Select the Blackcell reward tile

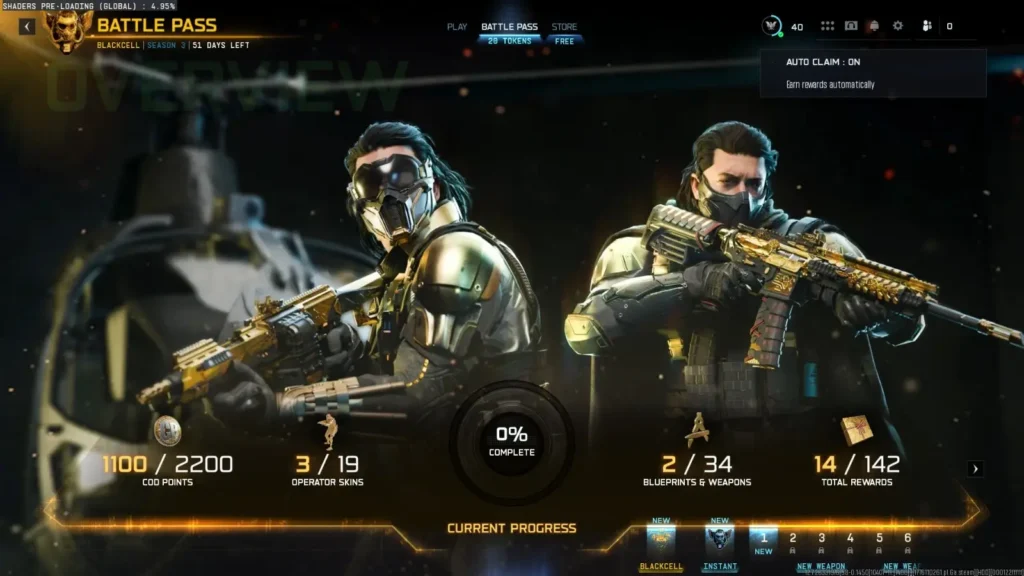coord(661,541)
